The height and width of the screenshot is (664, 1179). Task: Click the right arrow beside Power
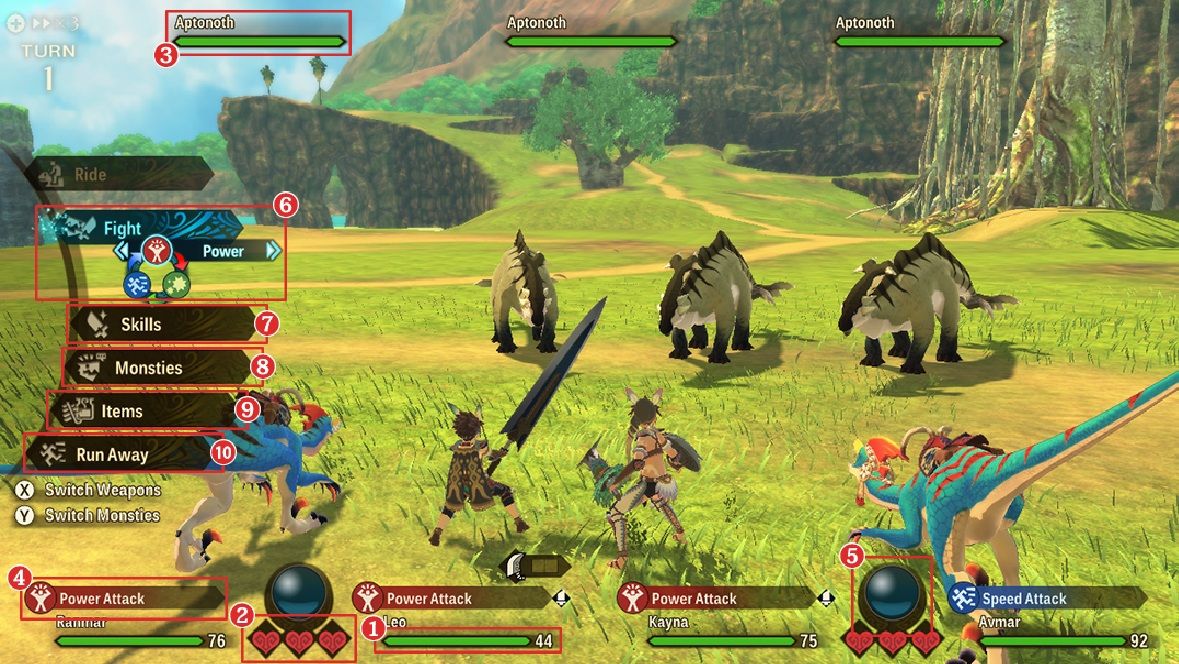click(273, 251)
